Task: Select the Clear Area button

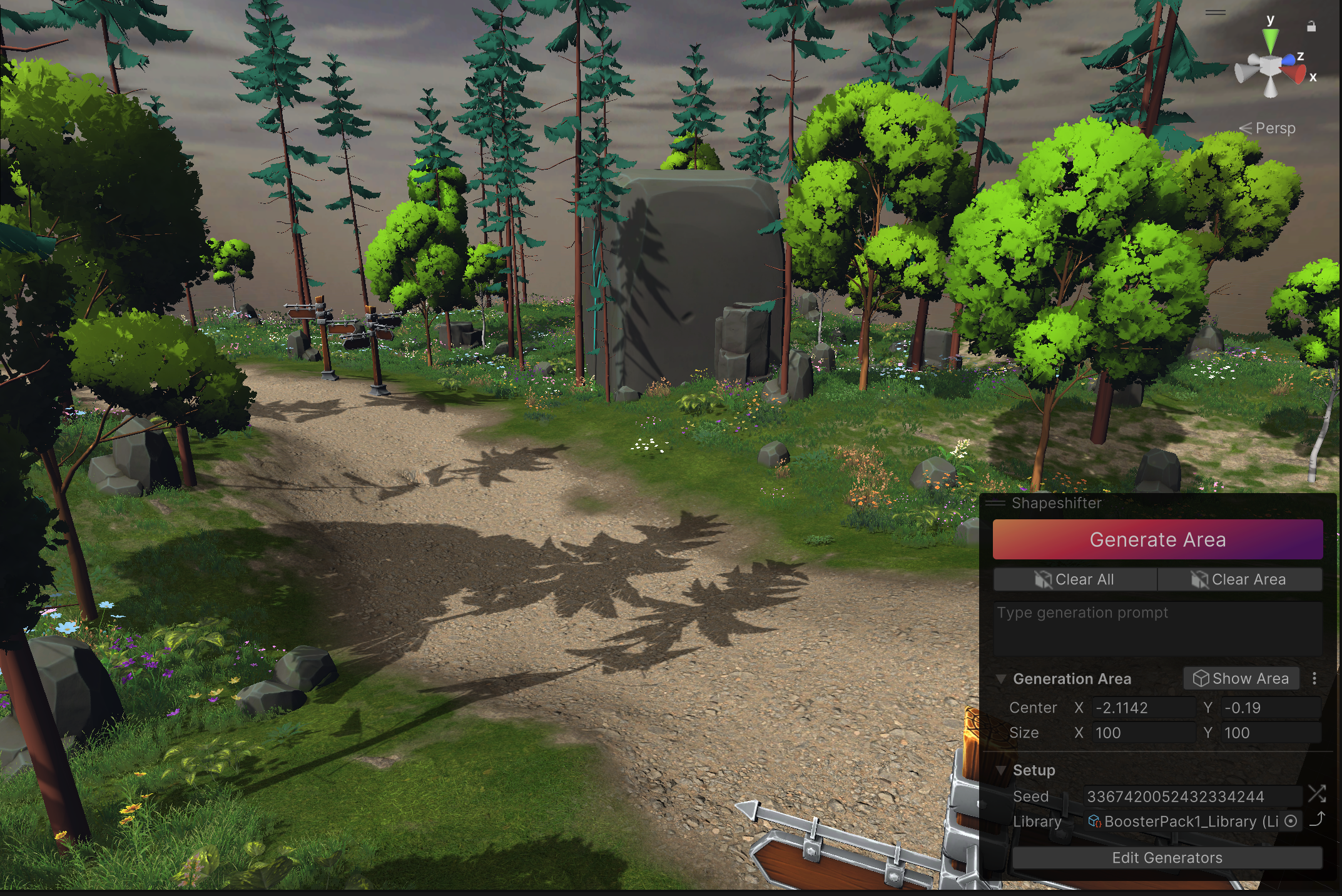Action: tap(1239, 579)
